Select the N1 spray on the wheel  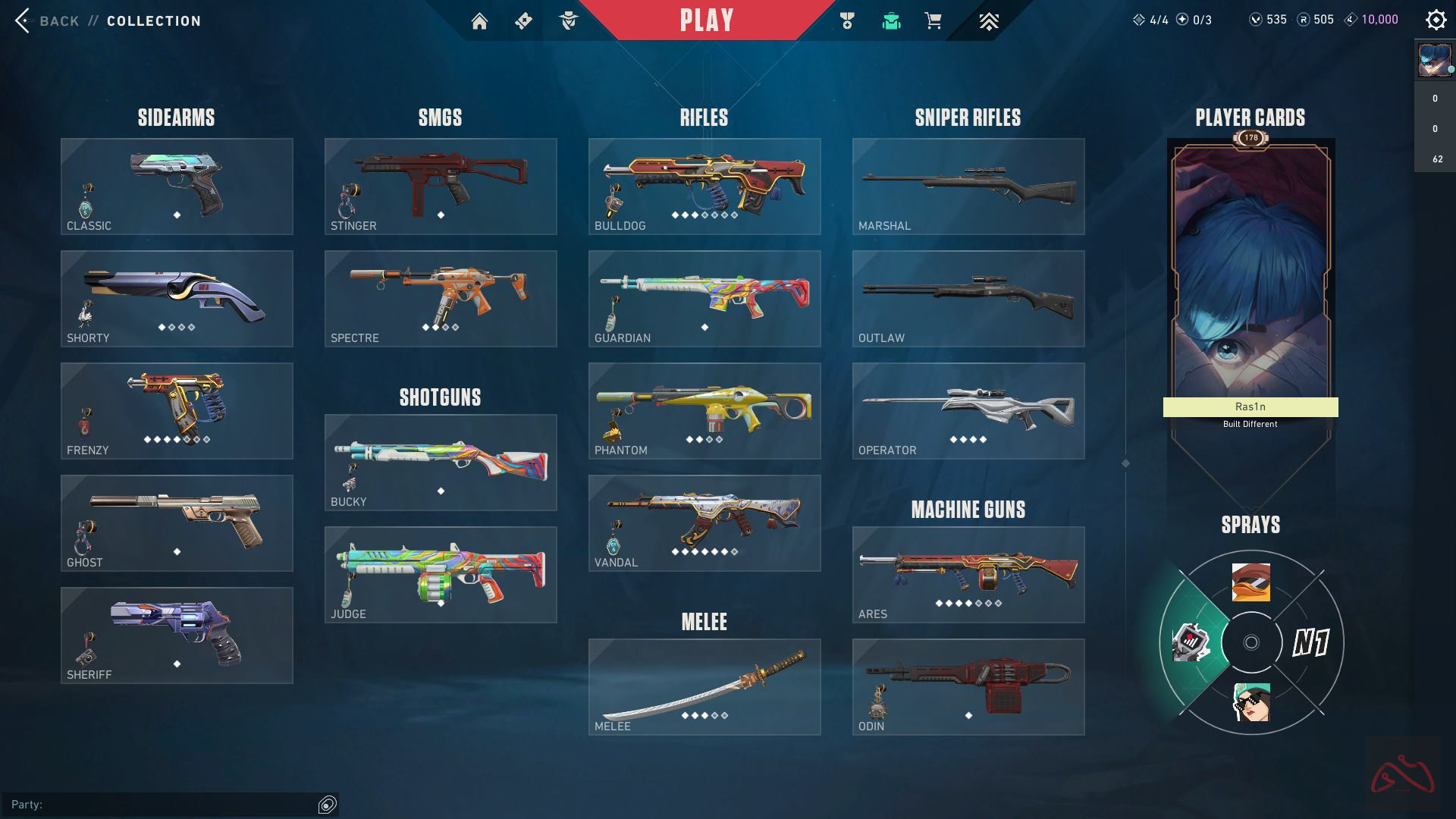click(1310, 643)
